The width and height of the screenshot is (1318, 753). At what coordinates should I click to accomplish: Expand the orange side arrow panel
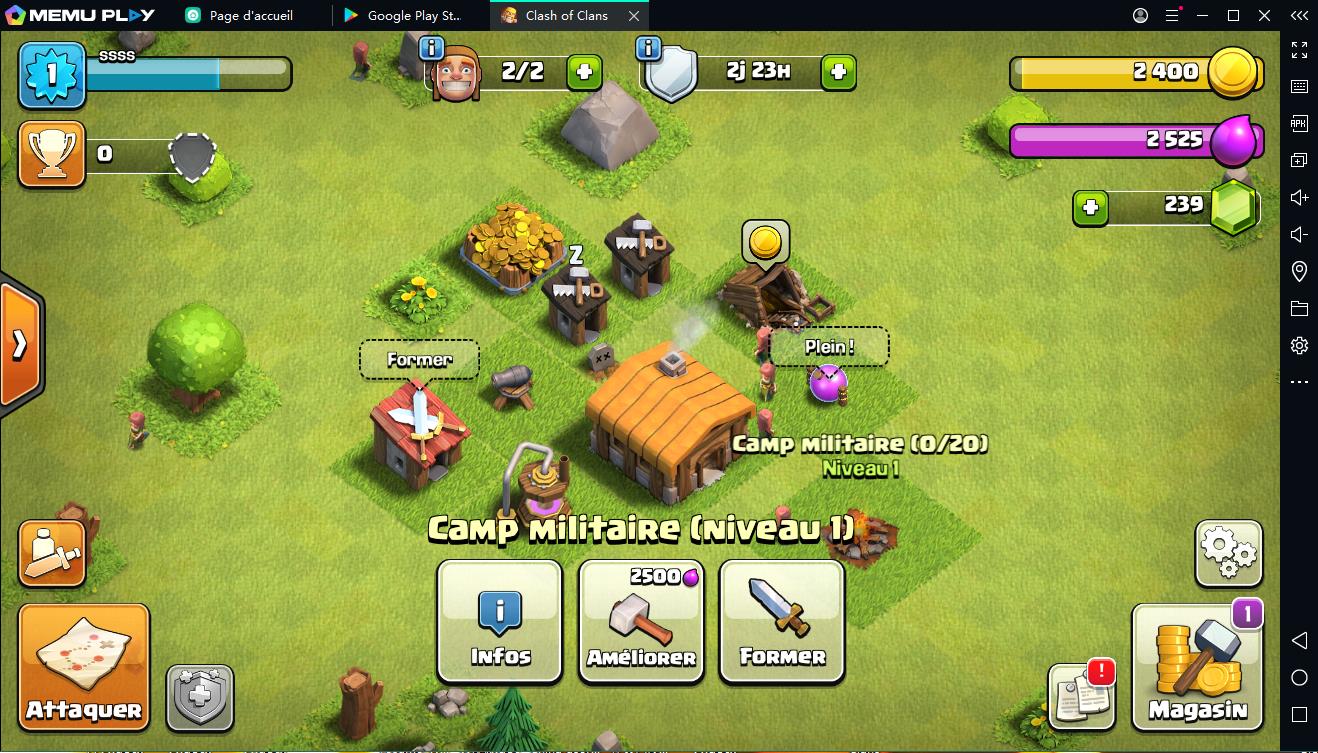pyautogui.click(x=20, y=344)
